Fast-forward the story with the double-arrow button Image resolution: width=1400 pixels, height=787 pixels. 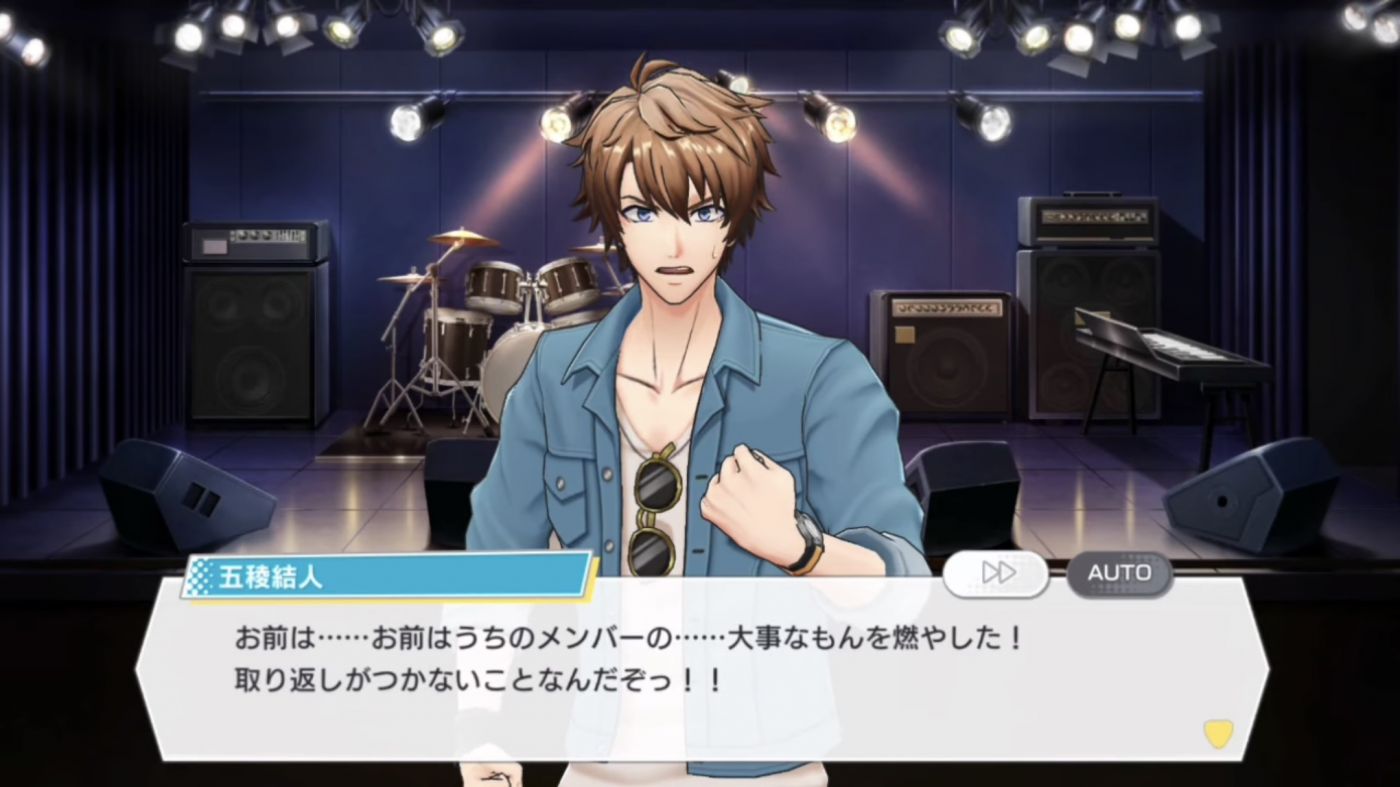(996, 573)
